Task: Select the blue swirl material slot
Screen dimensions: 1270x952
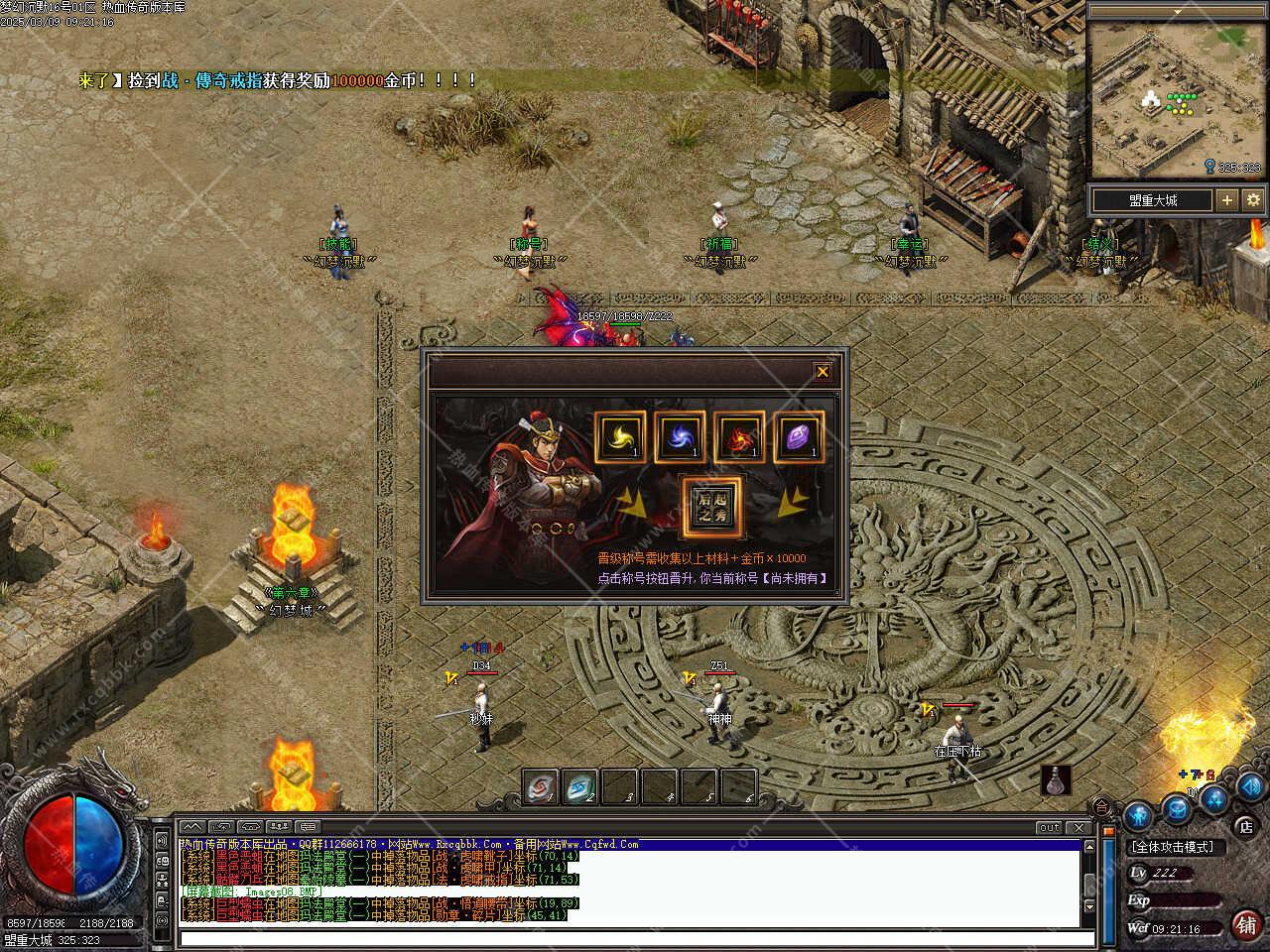Action: 680,437
